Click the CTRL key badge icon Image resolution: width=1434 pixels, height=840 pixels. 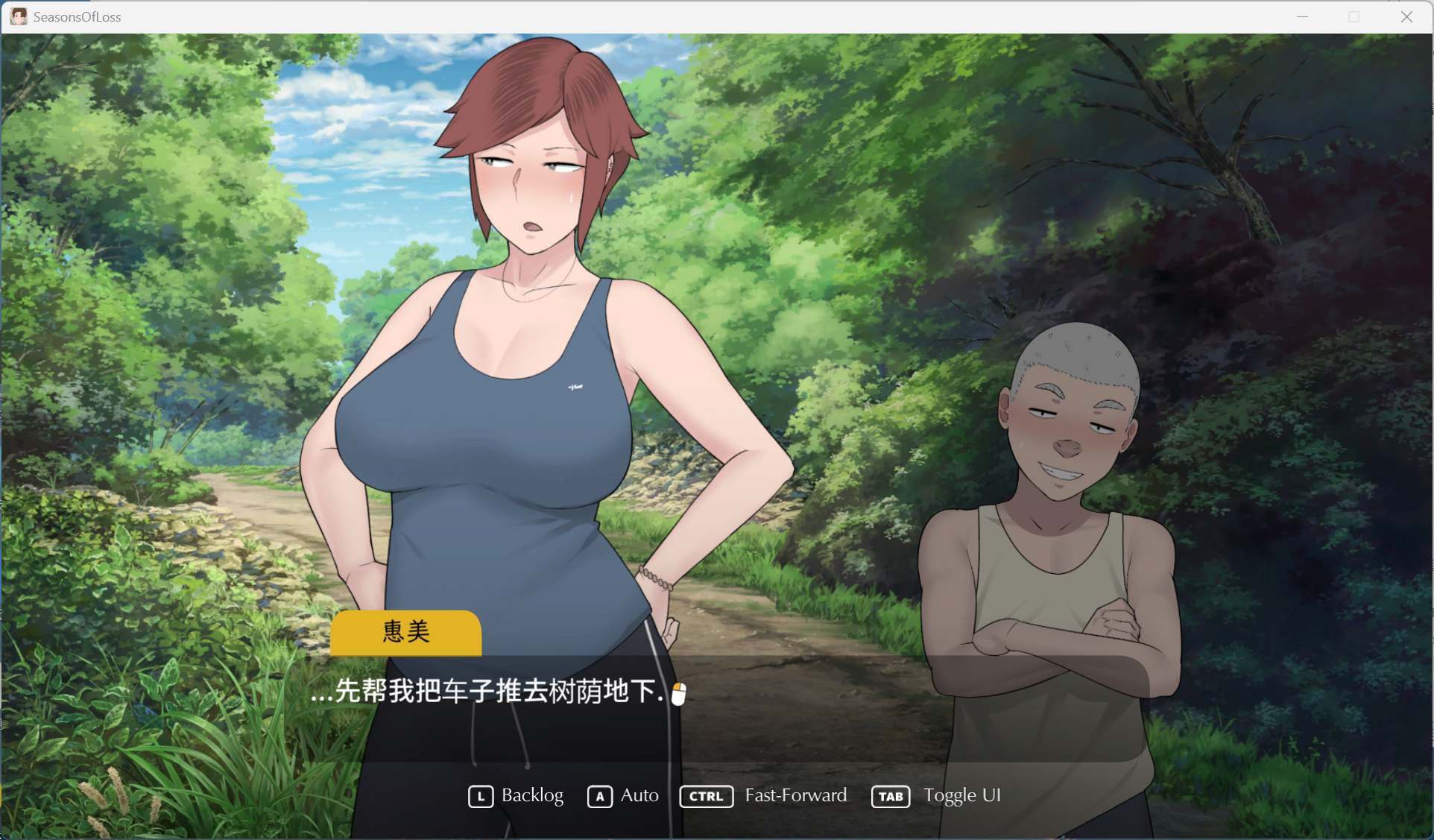(706, 796)
